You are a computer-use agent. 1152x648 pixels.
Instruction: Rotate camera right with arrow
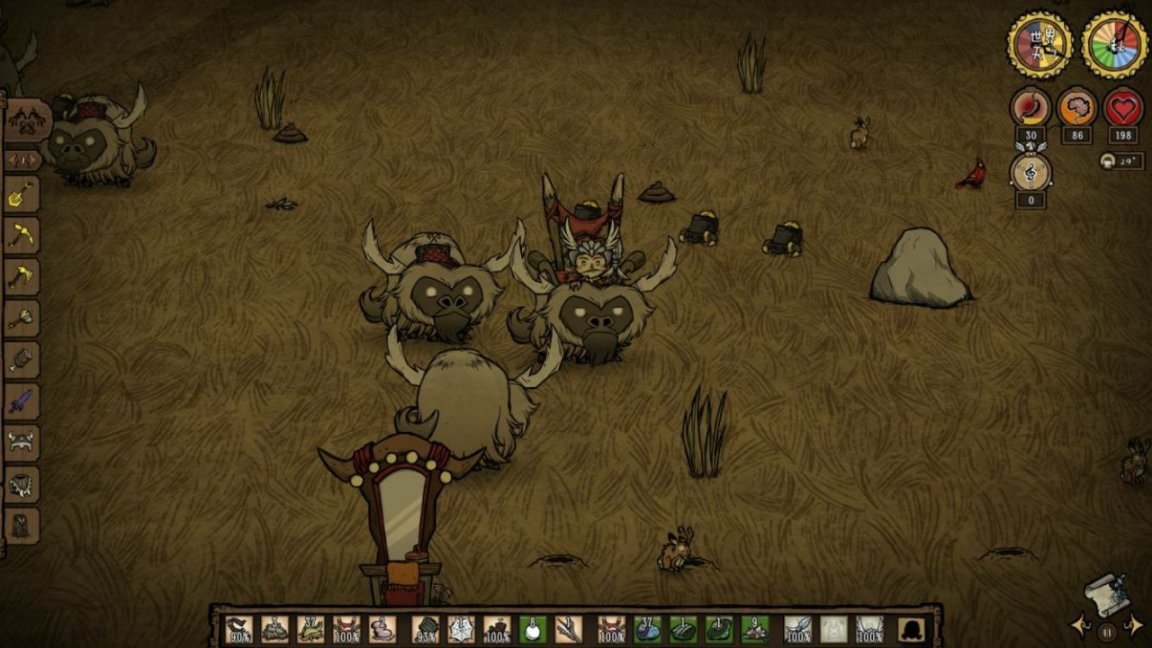point(1134,626)
